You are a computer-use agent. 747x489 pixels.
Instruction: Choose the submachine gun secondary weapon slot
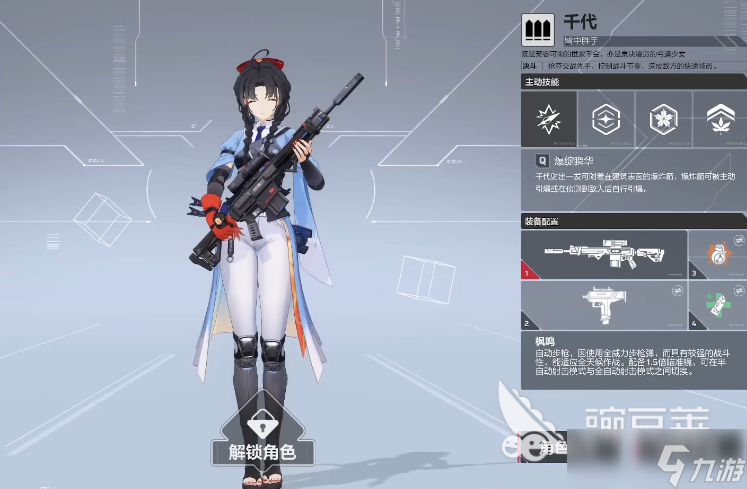click(x=604, y=306)
